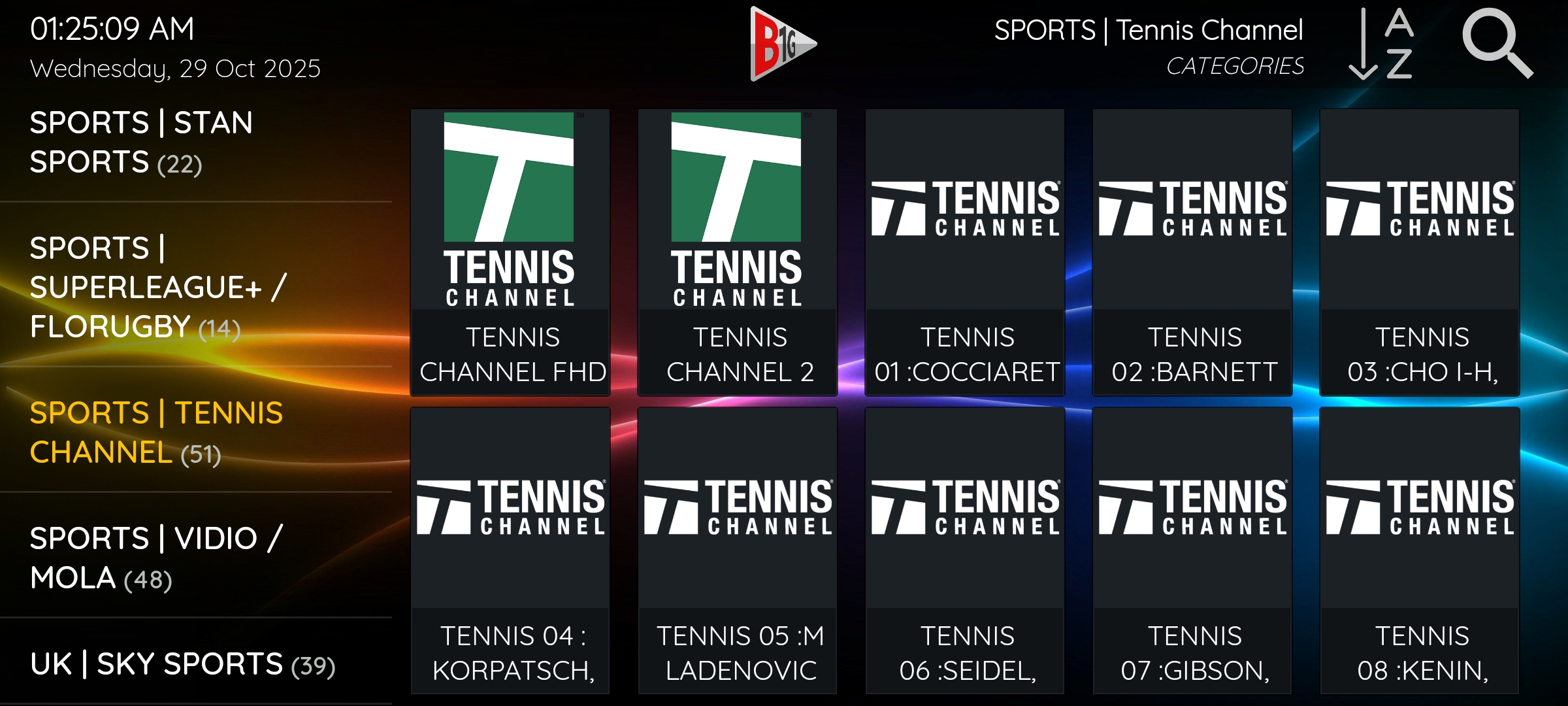Click the CATEGORIES heading
This screenshot has width=1568, height=706.
coord(1237,65)
